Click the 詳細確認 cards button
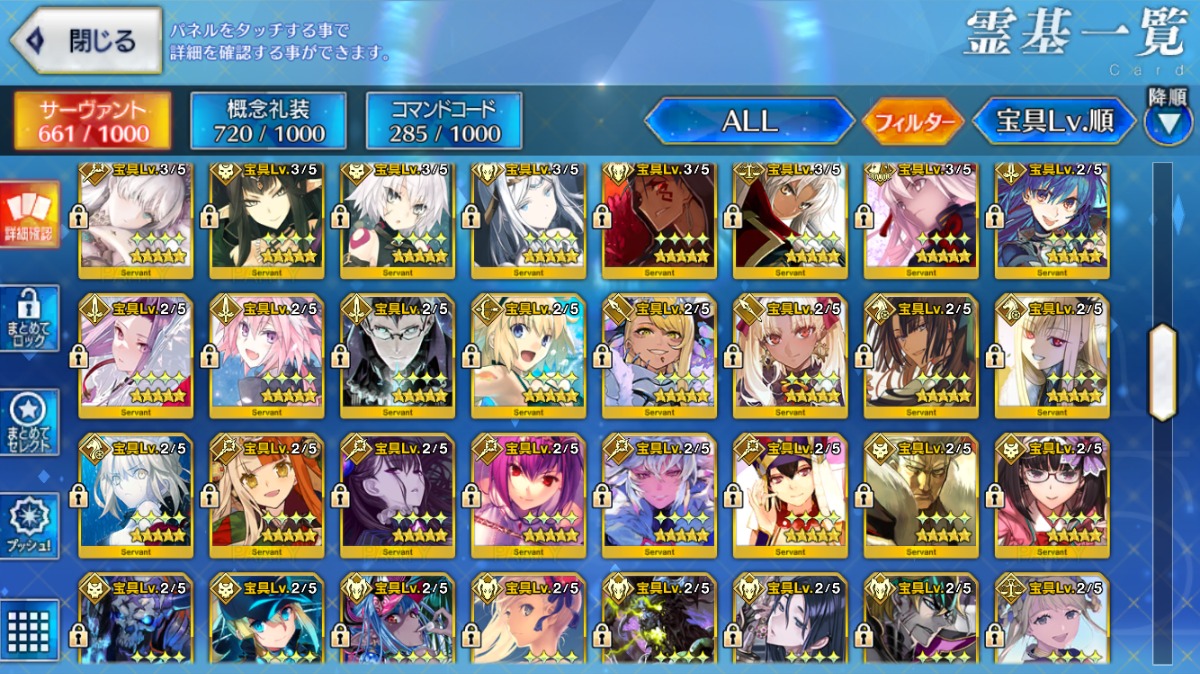This screenshot has height=674, width=1200. pyautogui.click(x=29, y=215)
